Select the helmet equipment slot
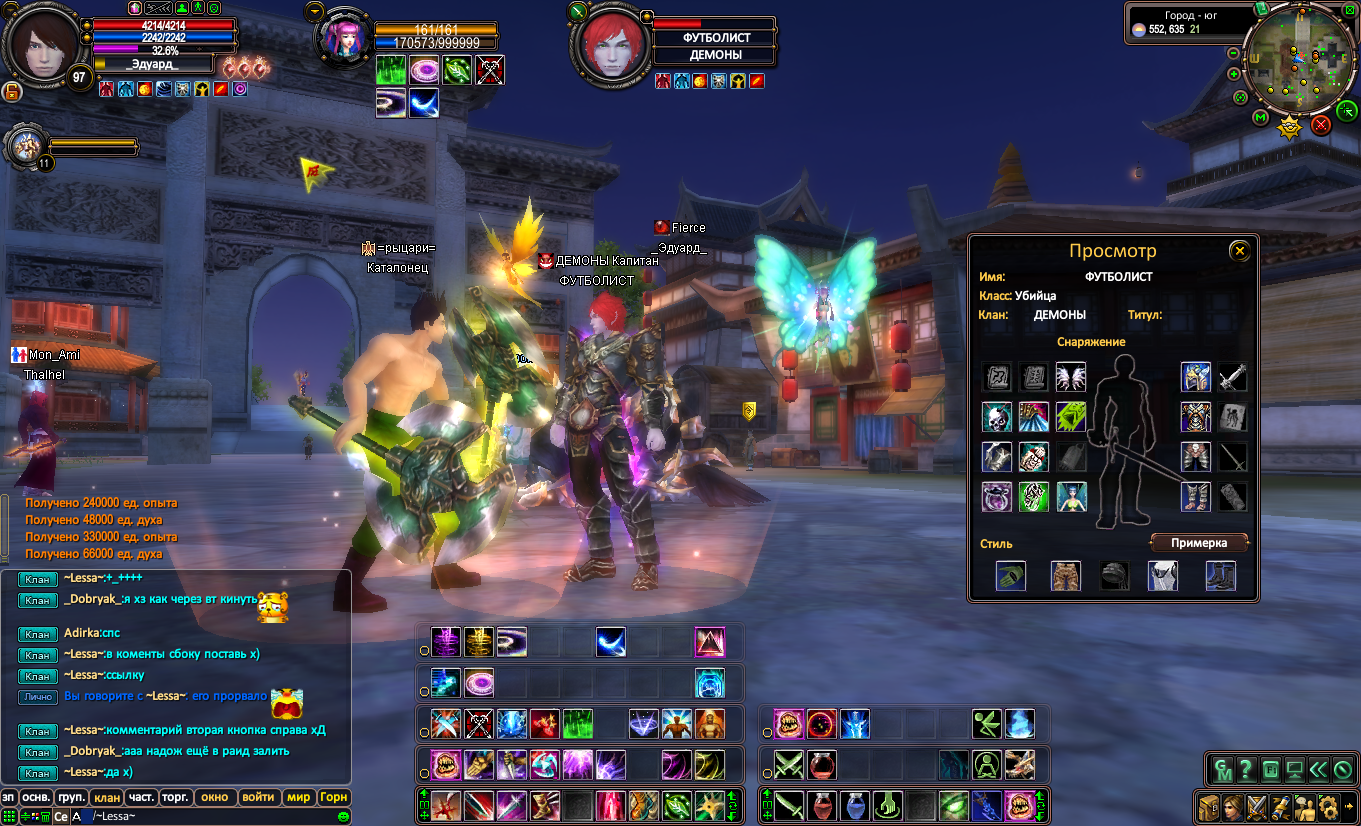 point(1196,377)
